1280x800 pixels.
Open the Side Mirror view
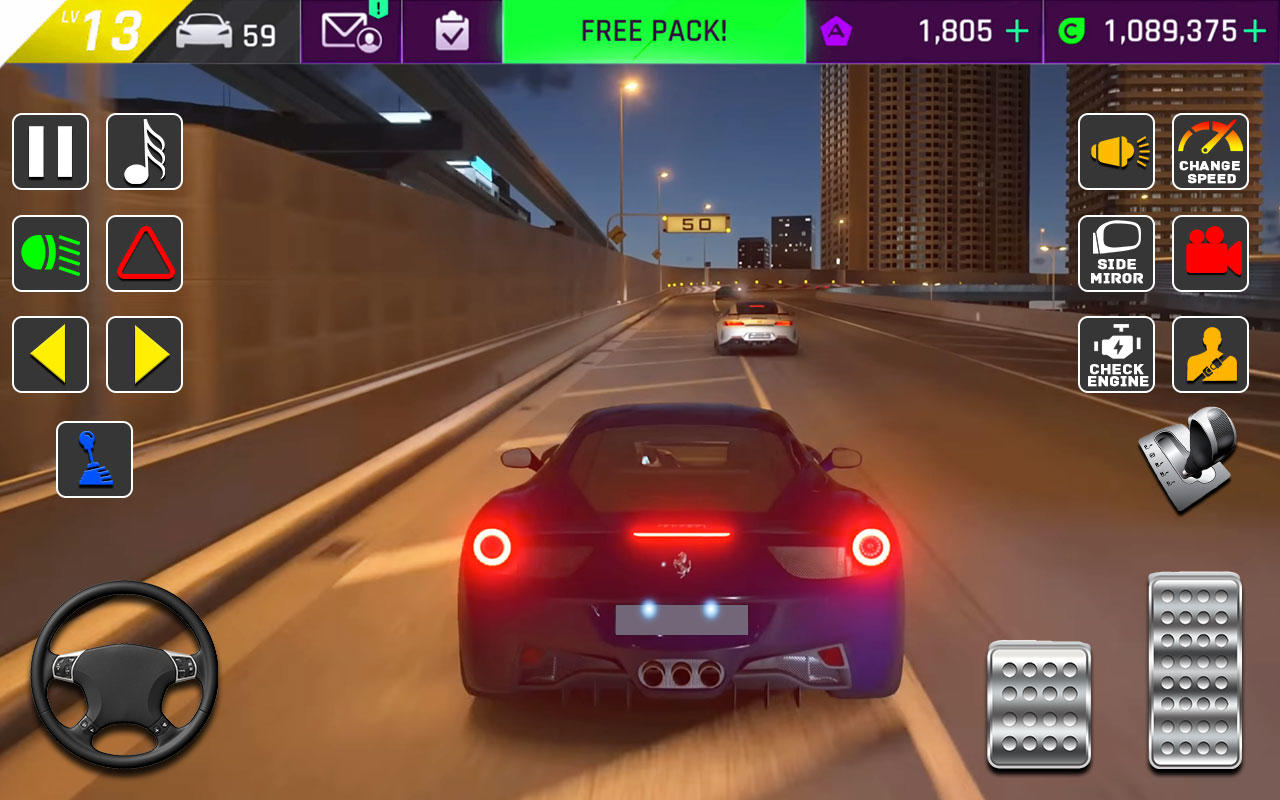tap(1116, 253)
